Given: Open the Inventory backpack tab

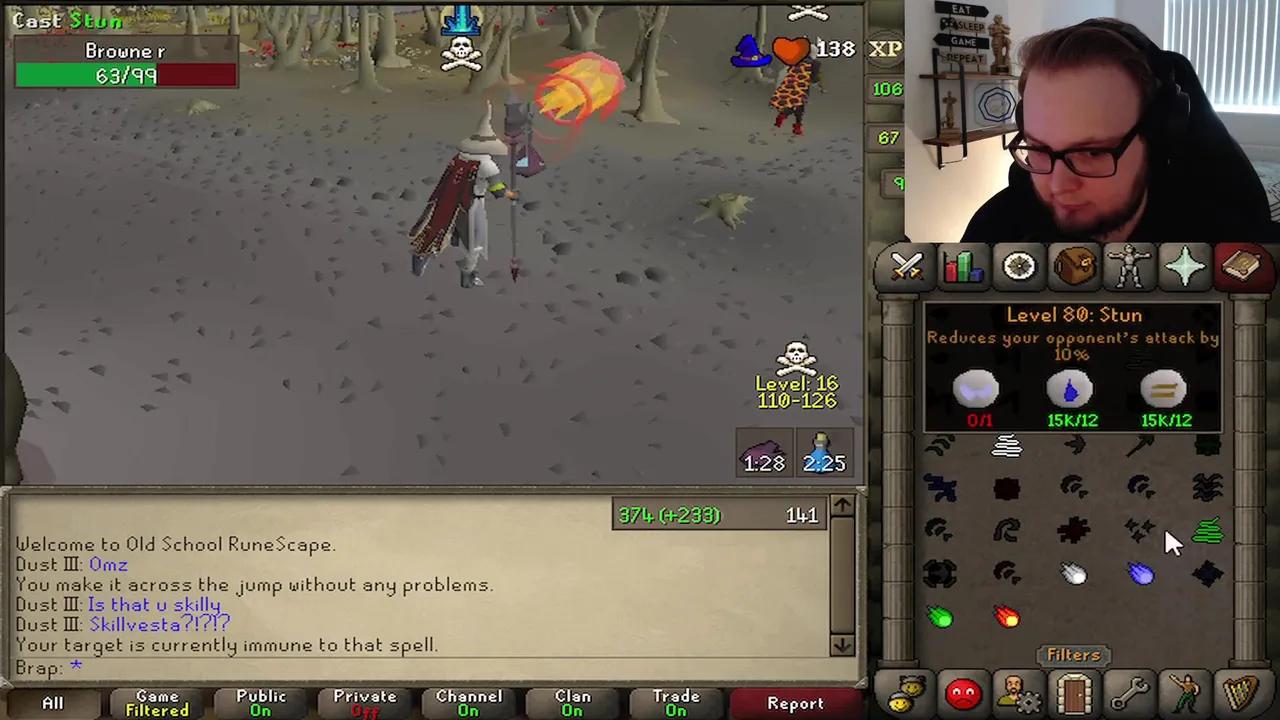Looking at the screenshot, I should pyautogui.click(x=1073, y=265).
